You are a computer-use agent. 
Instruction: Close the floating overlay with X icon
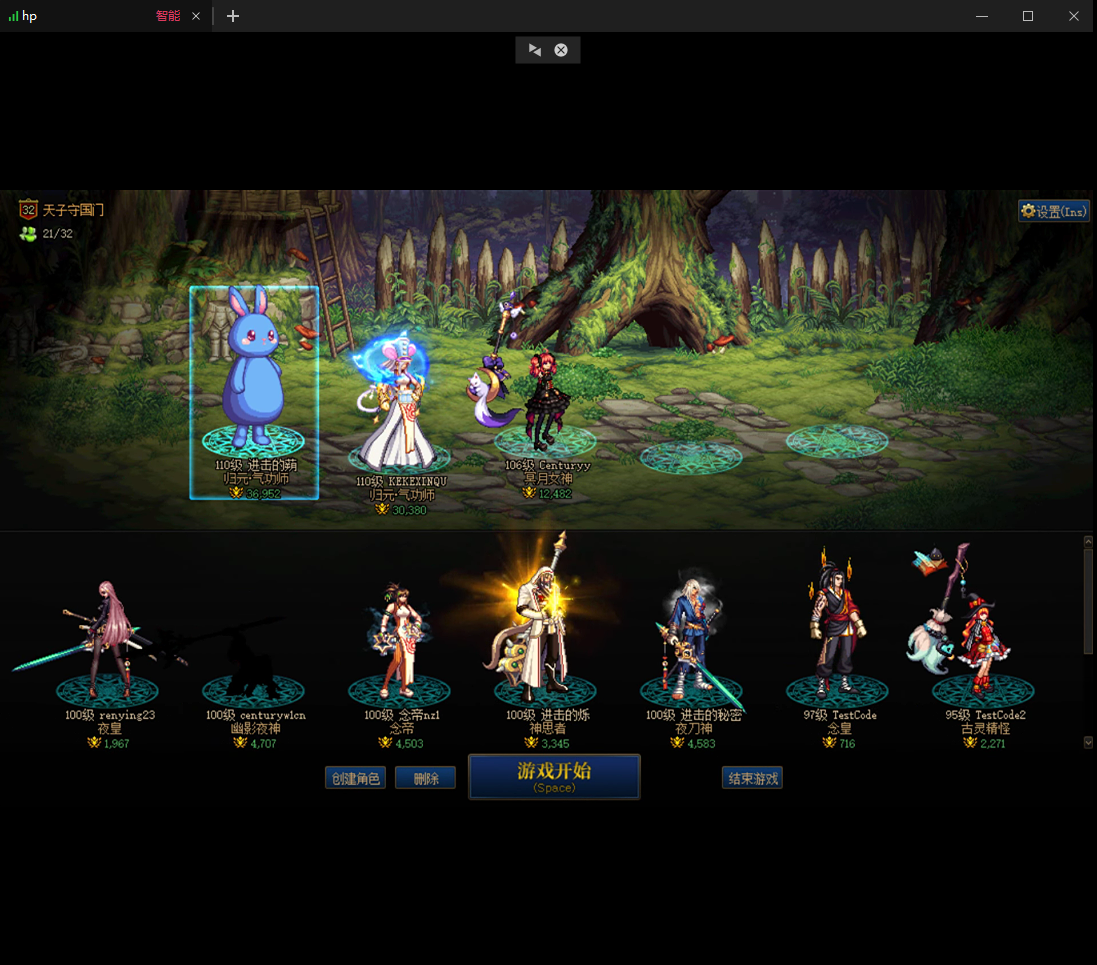561,50
